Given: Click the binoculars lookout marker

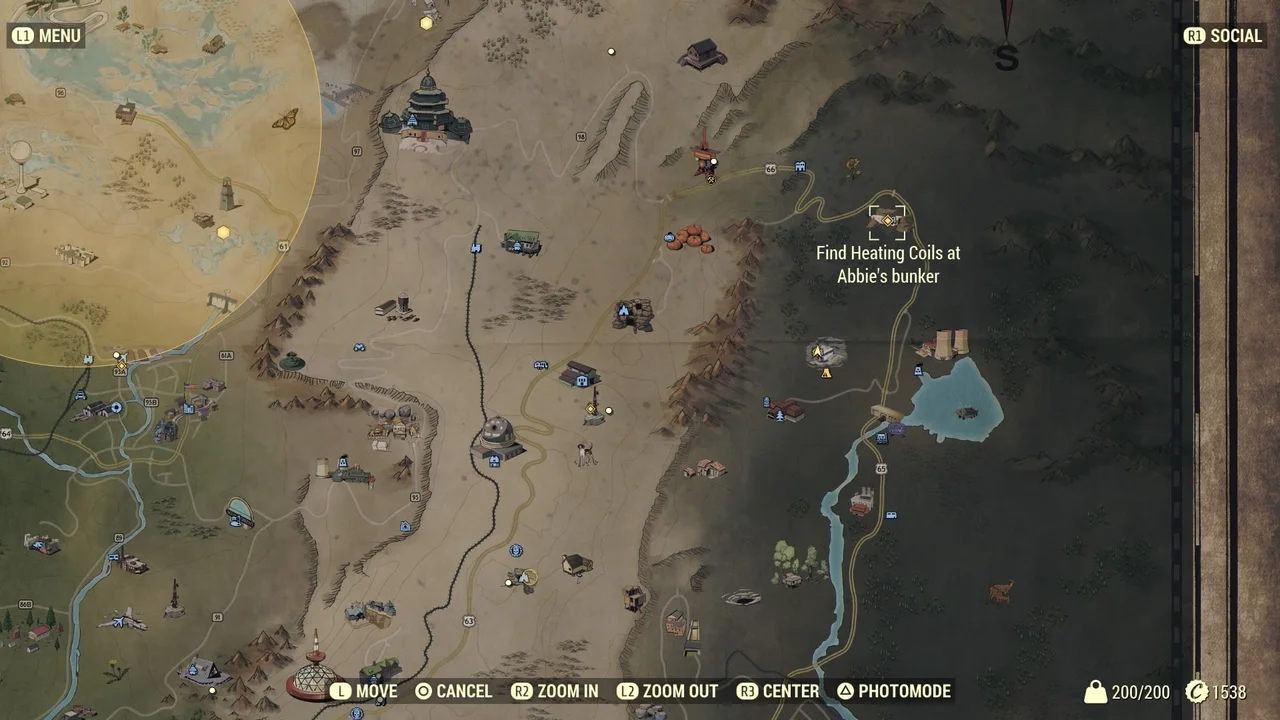Looking at the screenshot, I should pyautogui.click(x=359, y=349).
